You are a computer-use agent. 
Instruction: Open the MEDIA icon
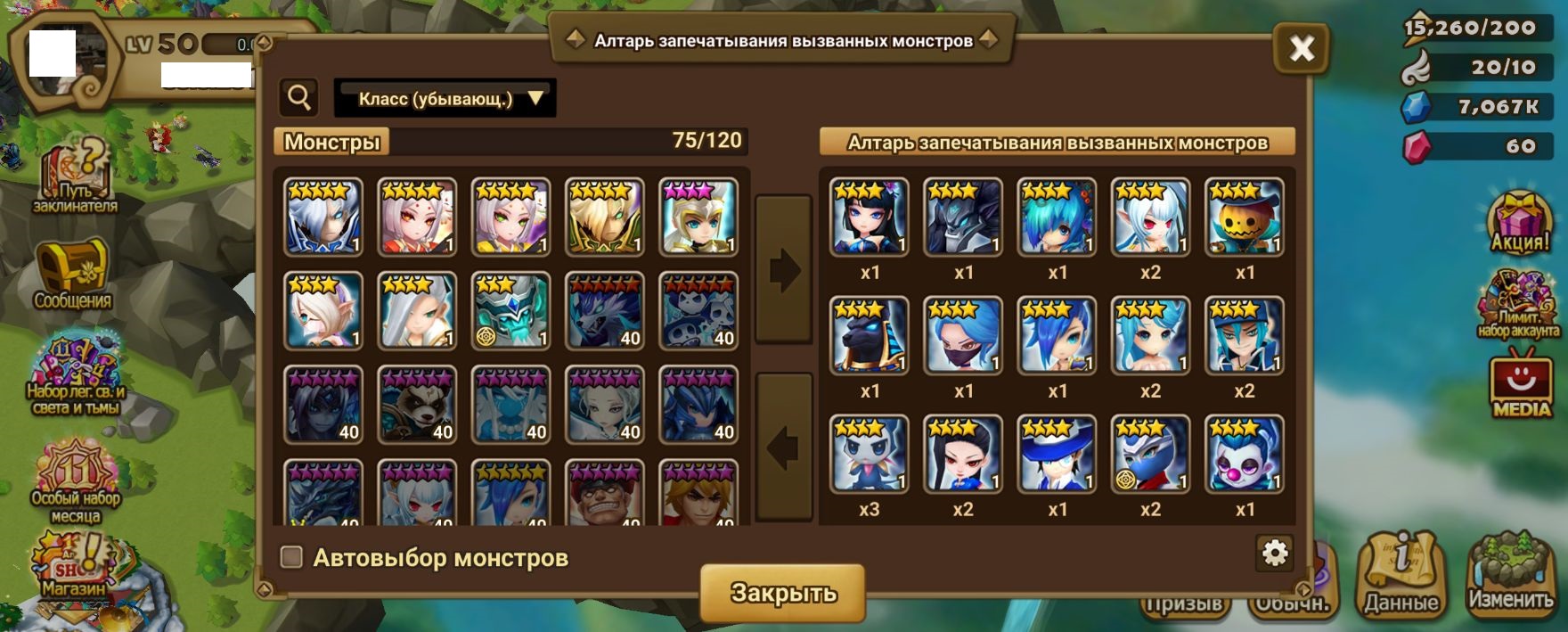click(x=1521, y=385)
